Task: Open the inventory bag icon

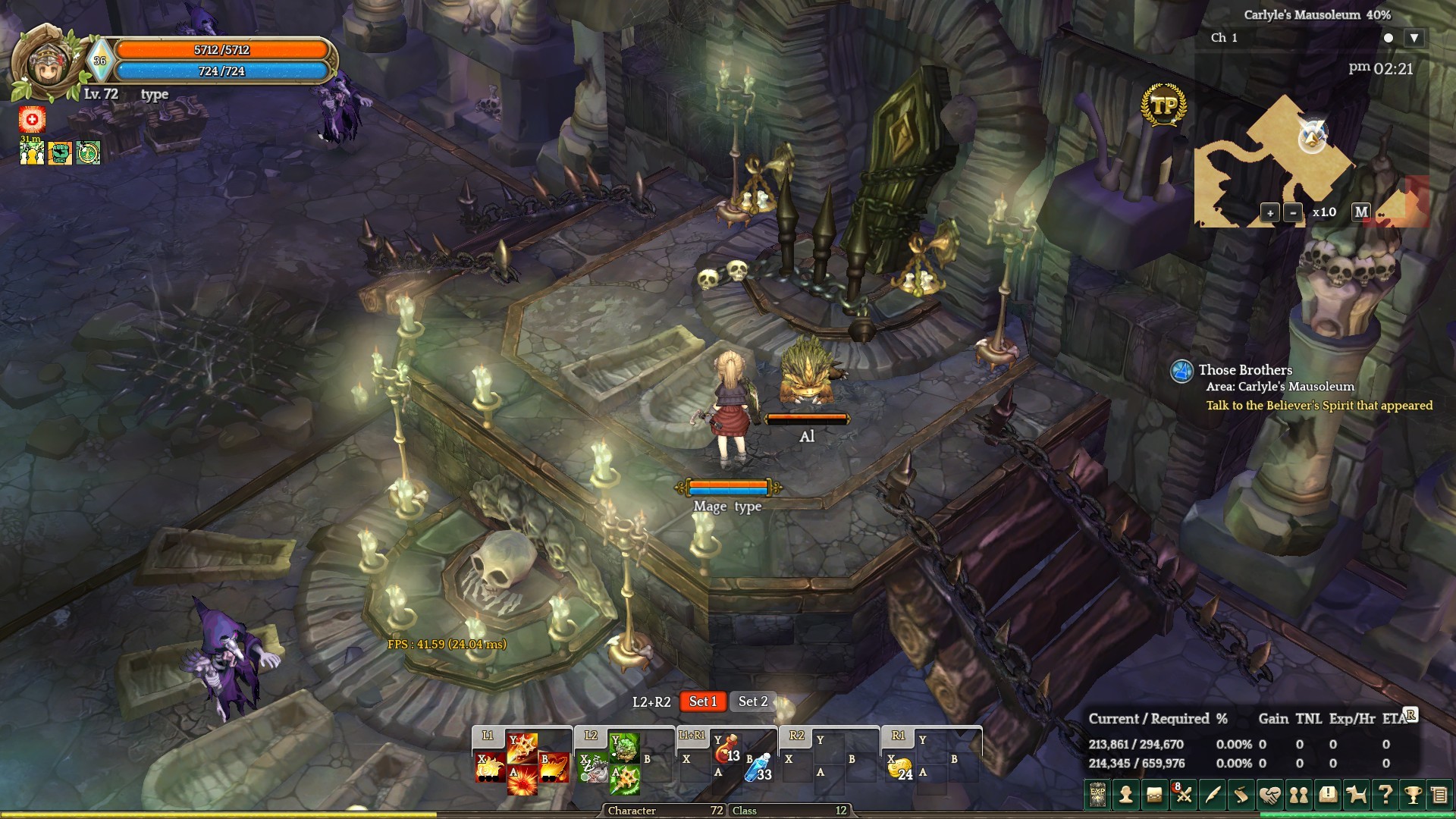Action: pyautogui.click(x=1155, y=795)
